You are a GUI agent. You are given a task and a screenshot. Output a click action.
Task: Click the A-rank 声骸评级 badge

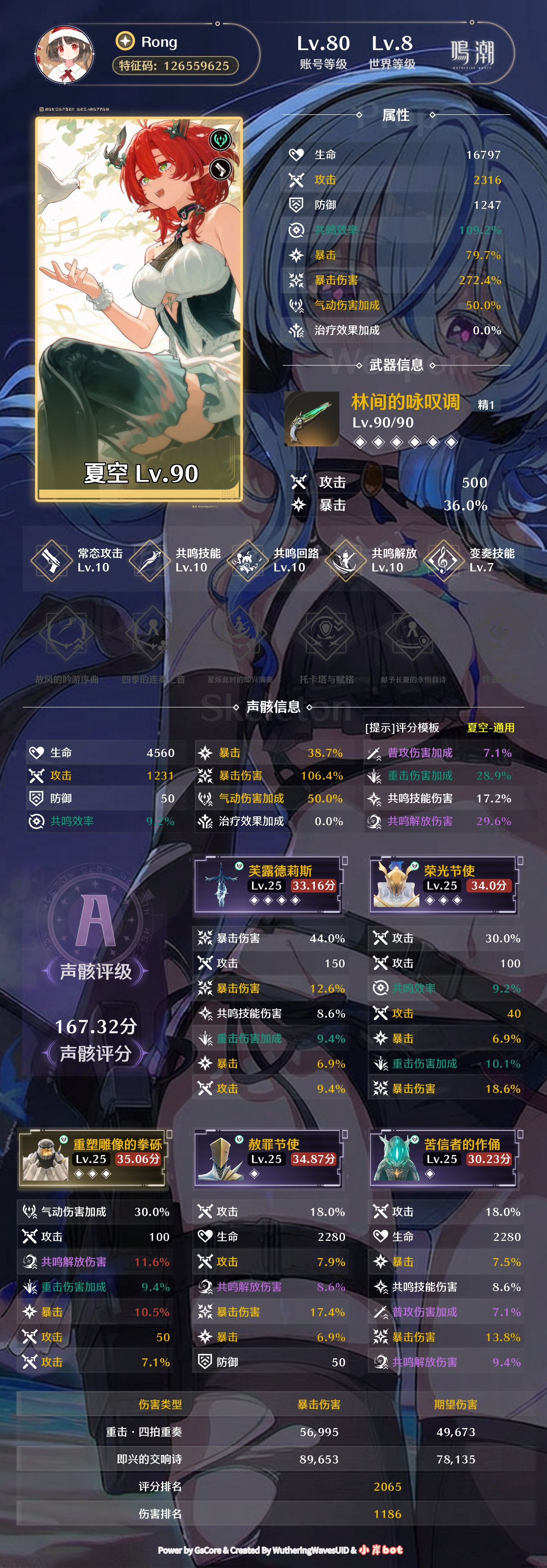96,920
